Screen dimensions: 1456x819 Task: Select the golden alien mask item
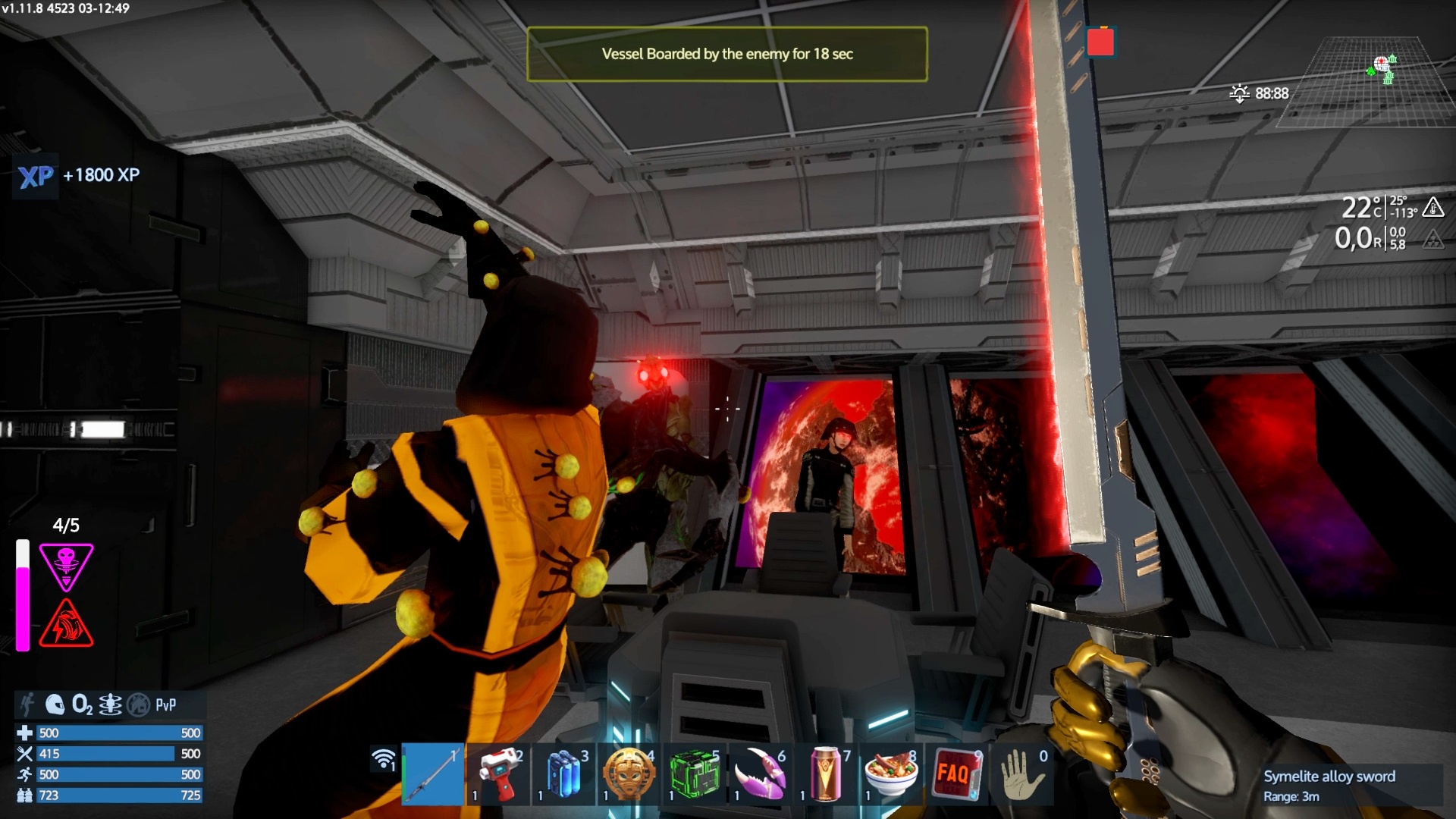pyautogui.click(x=629, y=773)
